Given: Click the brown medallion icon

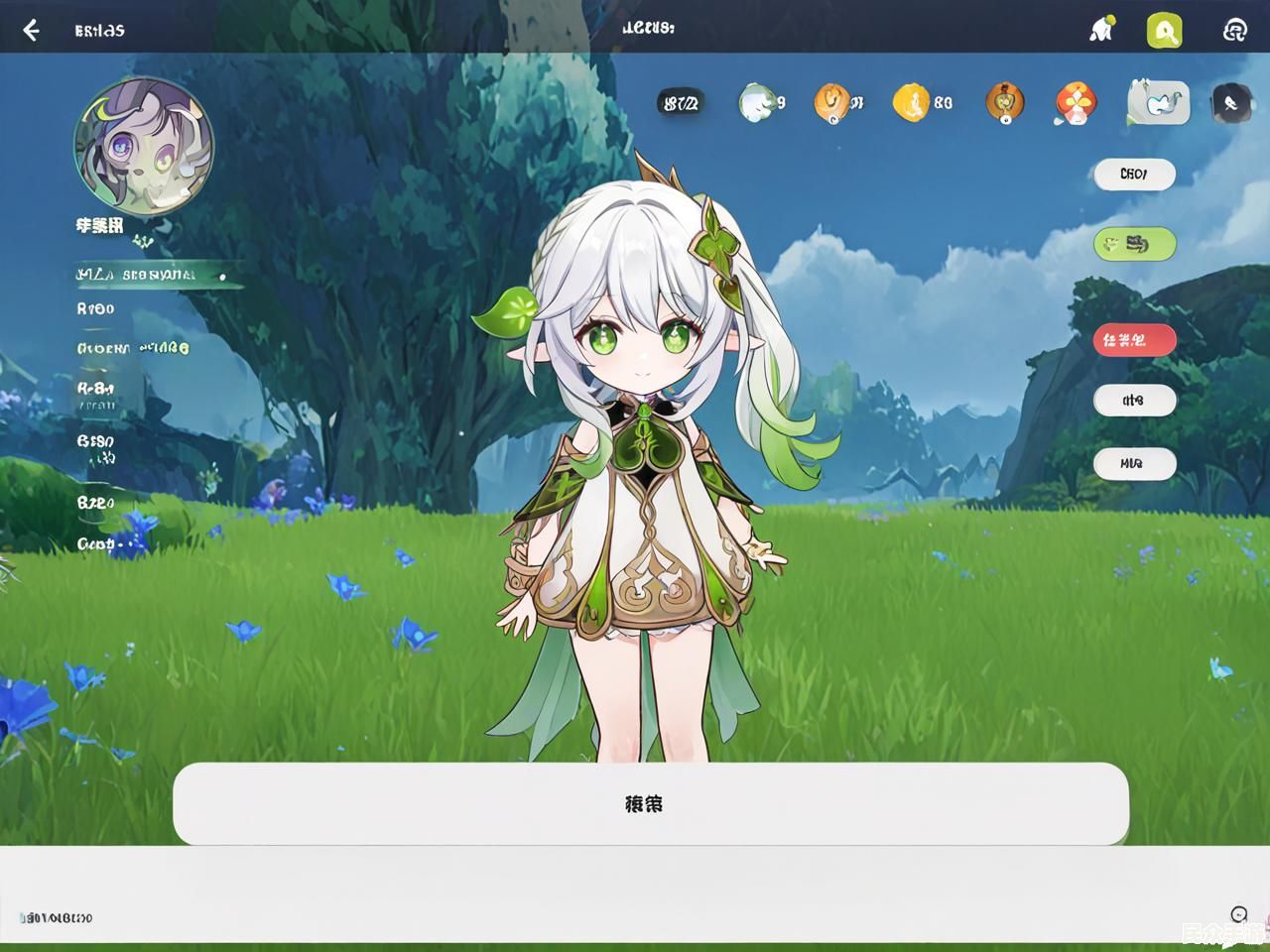Looking at the screenshot, I should click(x=1005, y=102).
